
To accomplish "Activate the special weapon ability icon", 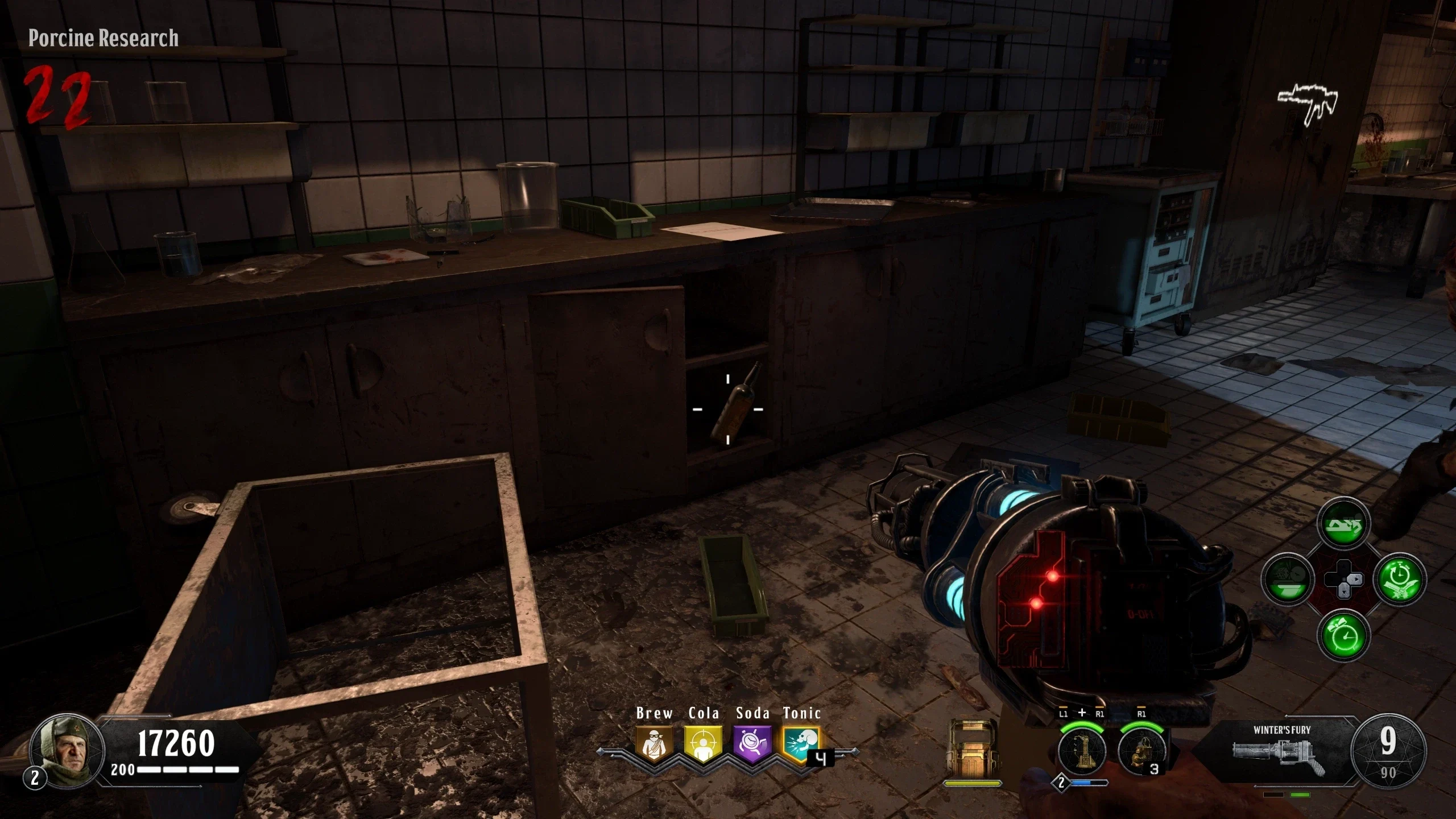I will pos(1081,751).
